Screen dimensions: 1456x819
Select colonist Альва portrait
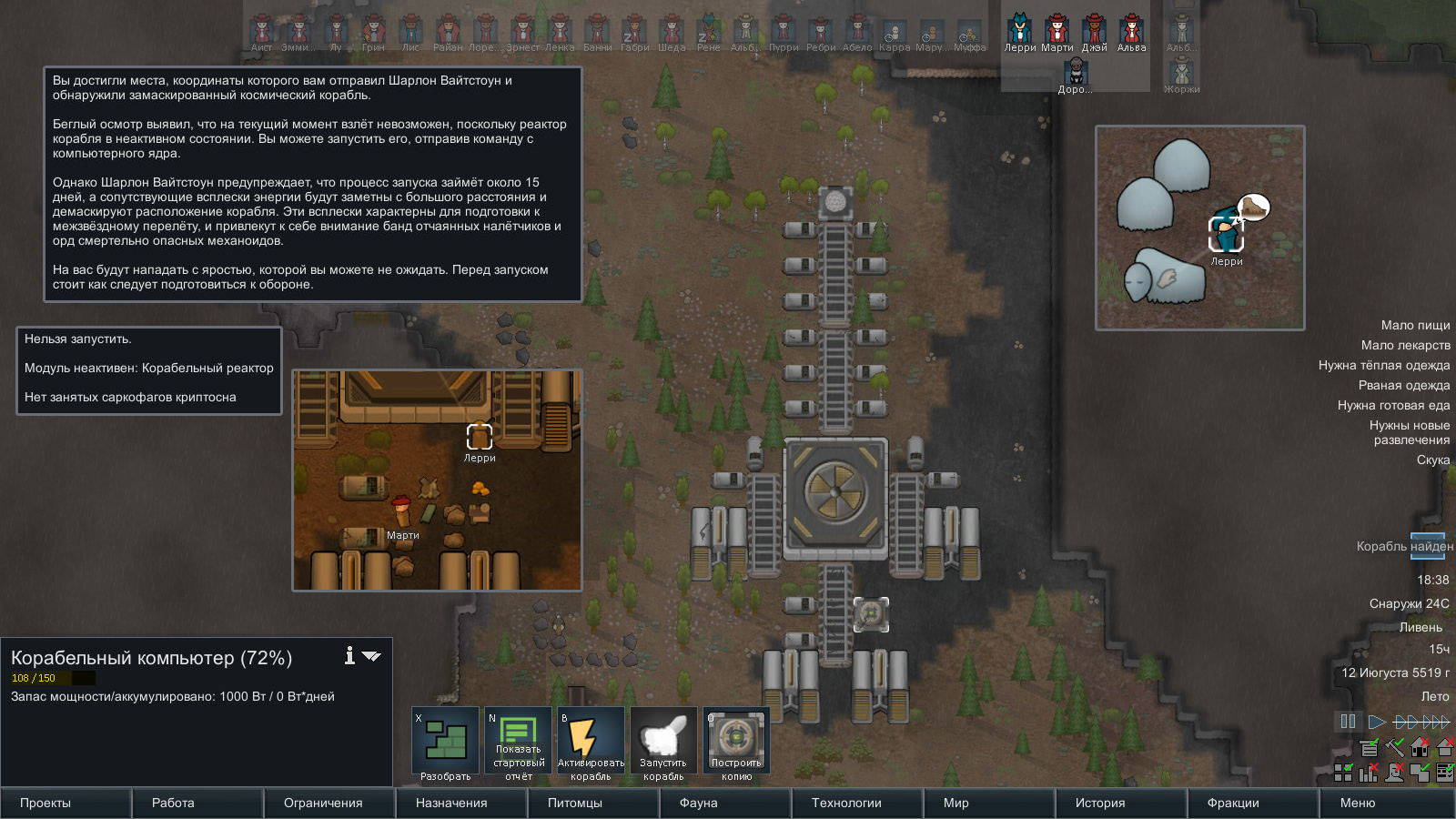coord(1131,33)
